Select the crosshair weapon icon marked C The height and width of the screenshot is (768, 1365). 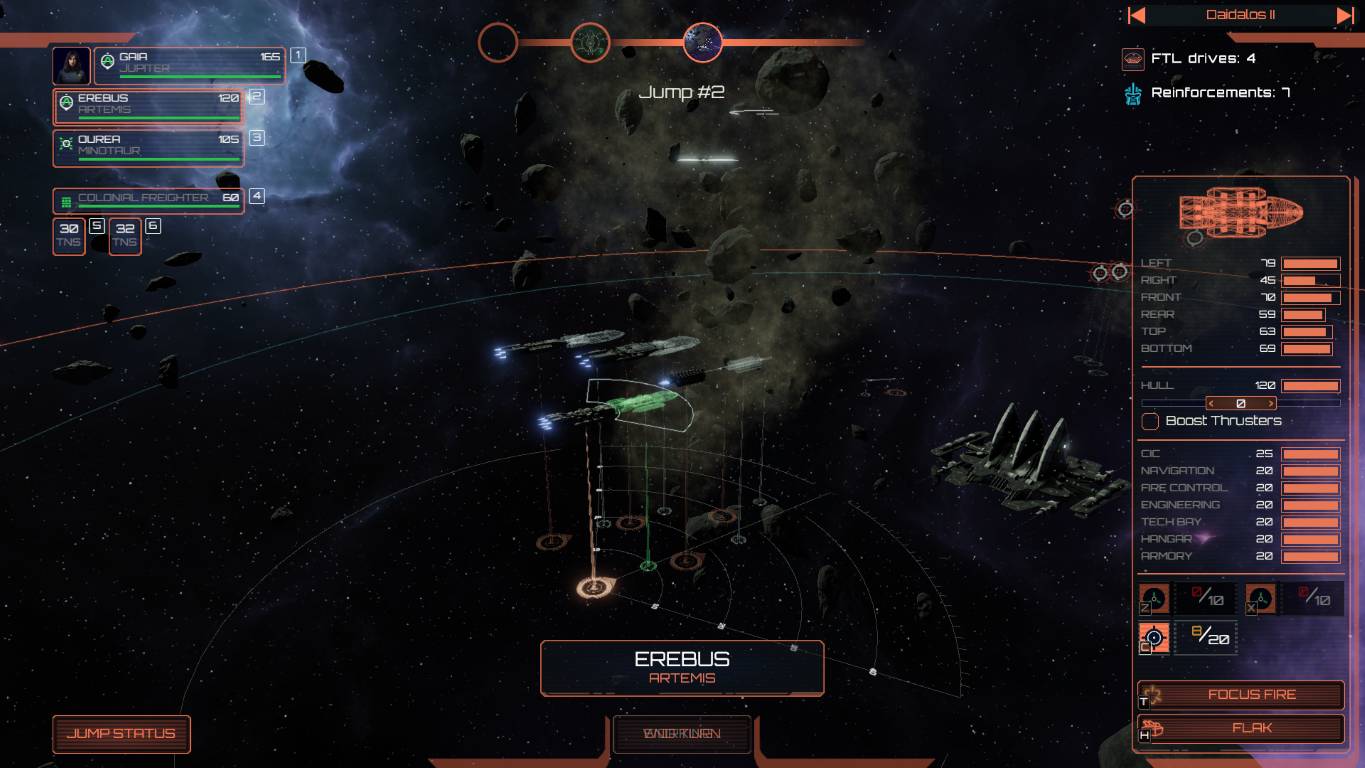(x=1154, y=637)
